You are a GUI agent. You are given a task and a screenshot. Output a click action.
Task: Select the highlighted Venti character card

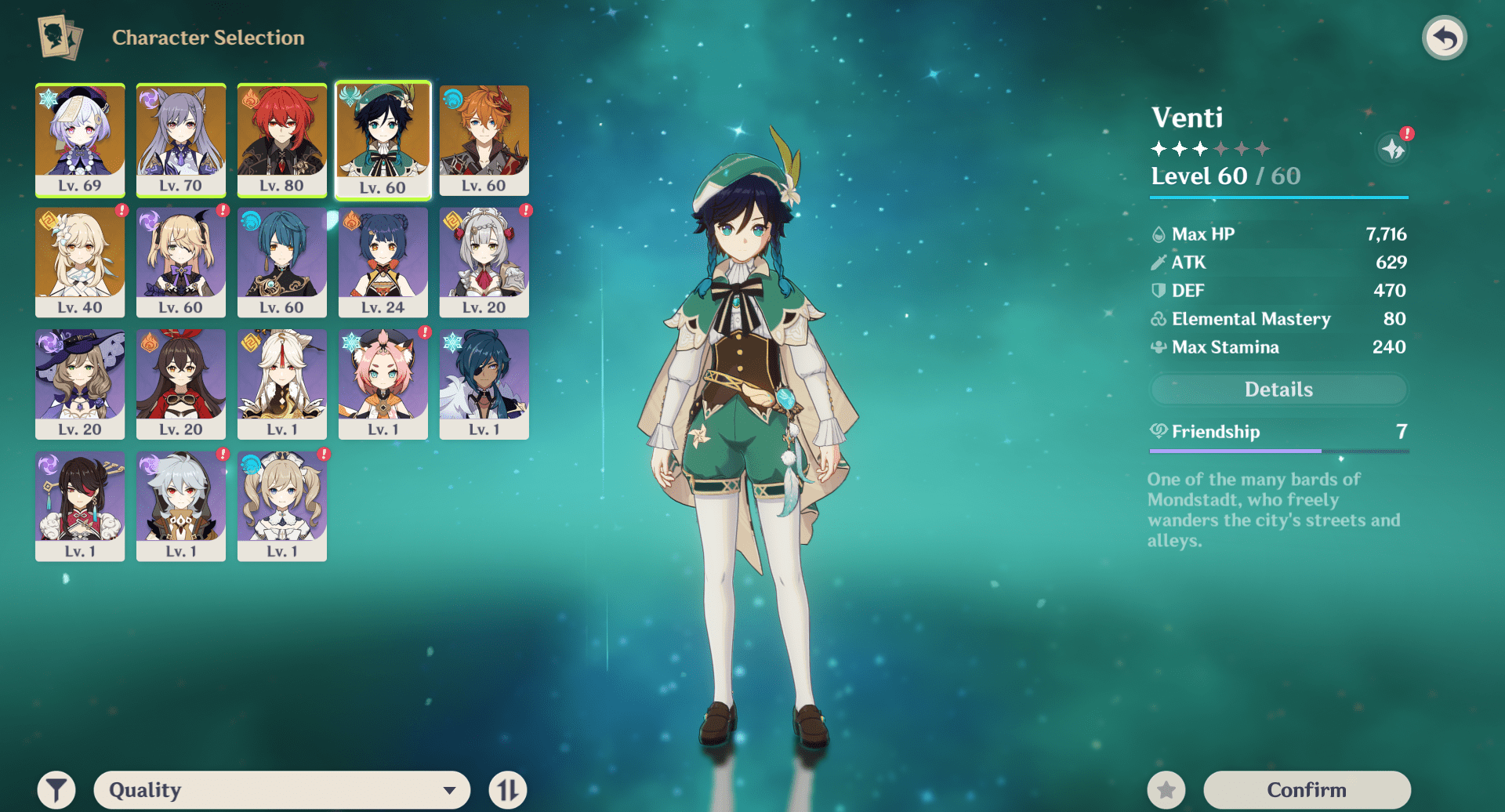coord(383,140)
